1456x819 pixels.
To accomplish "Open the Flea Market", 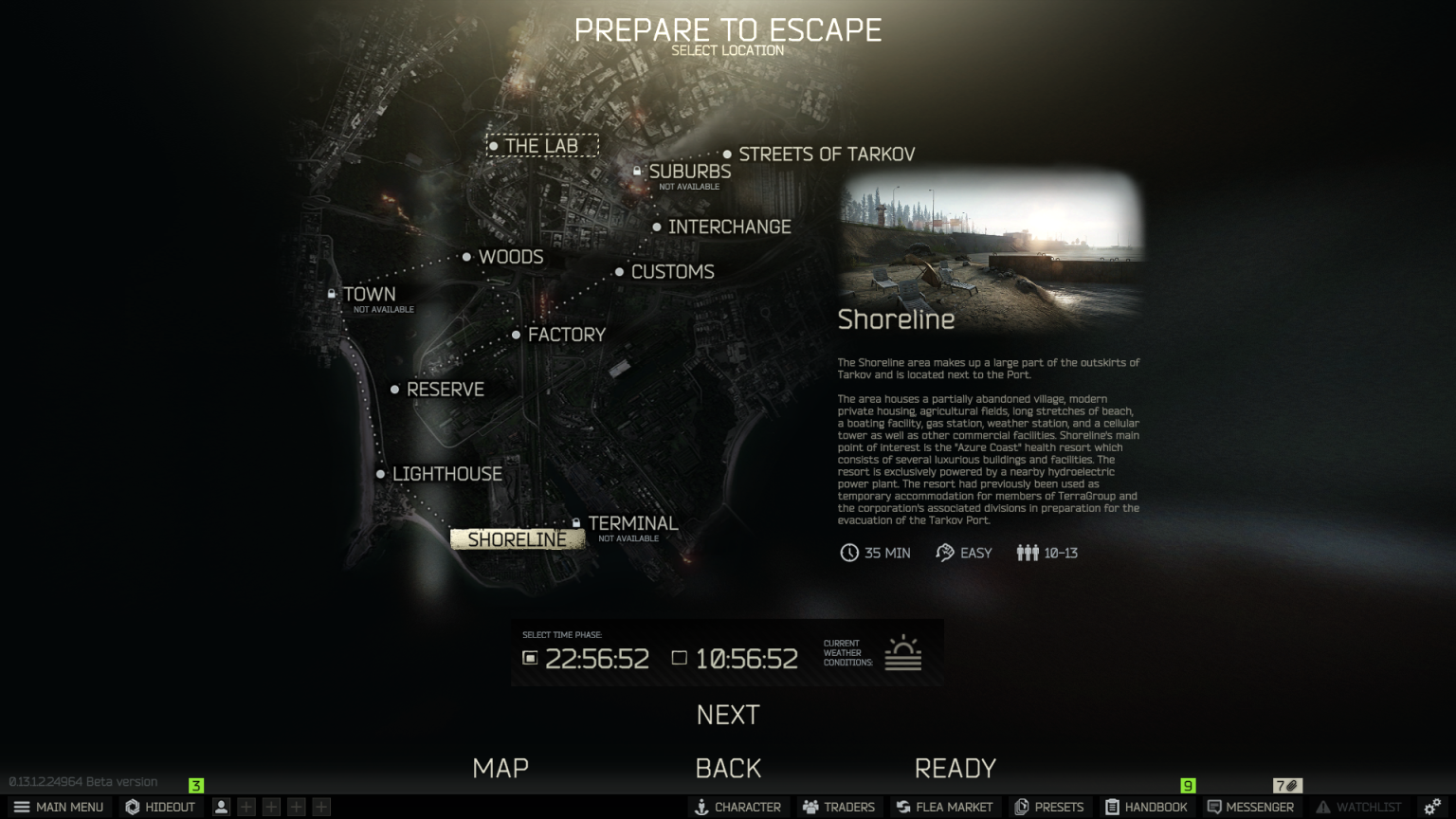I will point(944,807).
